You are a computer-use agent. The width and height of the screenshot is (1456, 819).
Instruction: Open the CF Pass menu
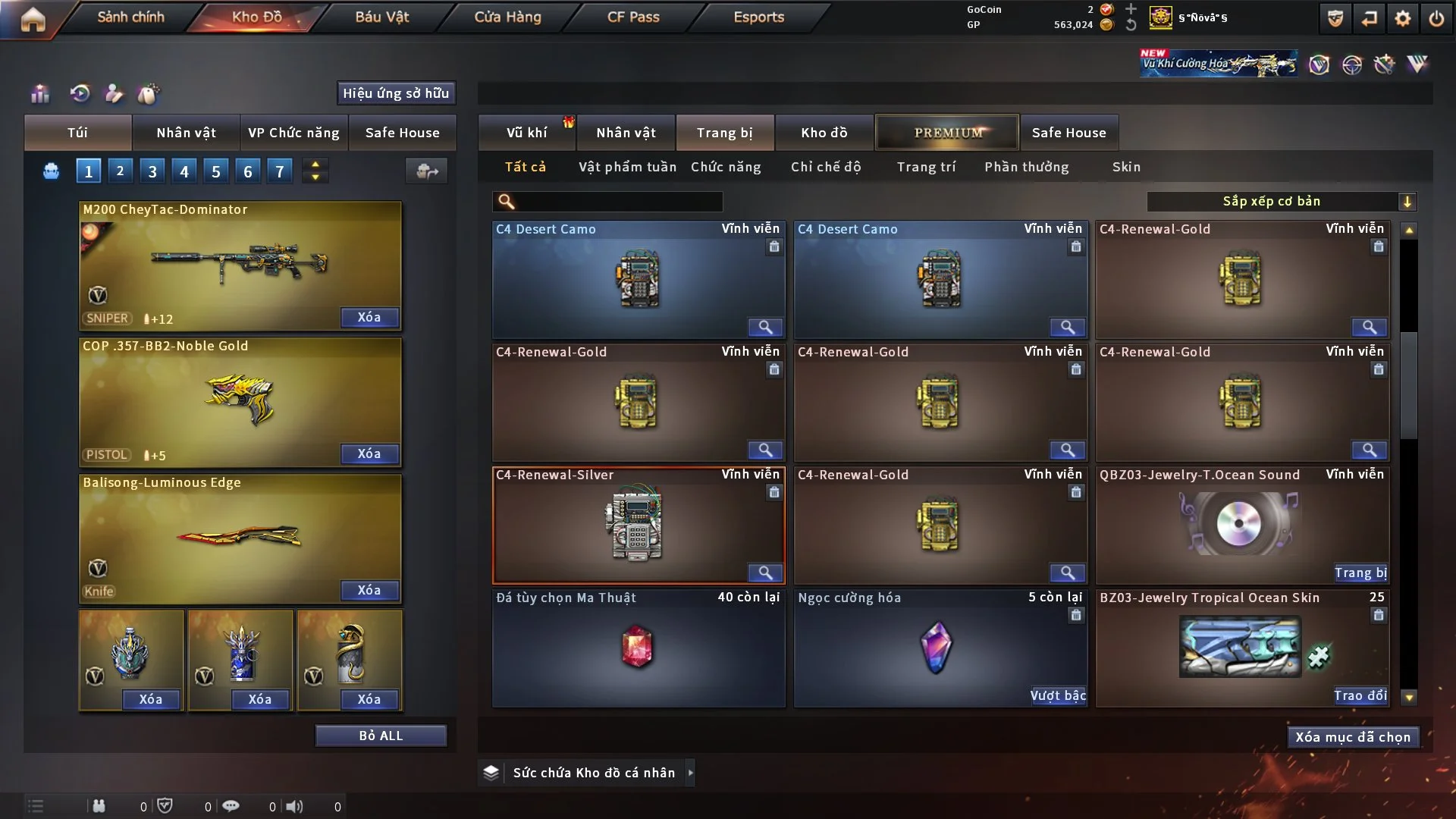click(633, 17)
